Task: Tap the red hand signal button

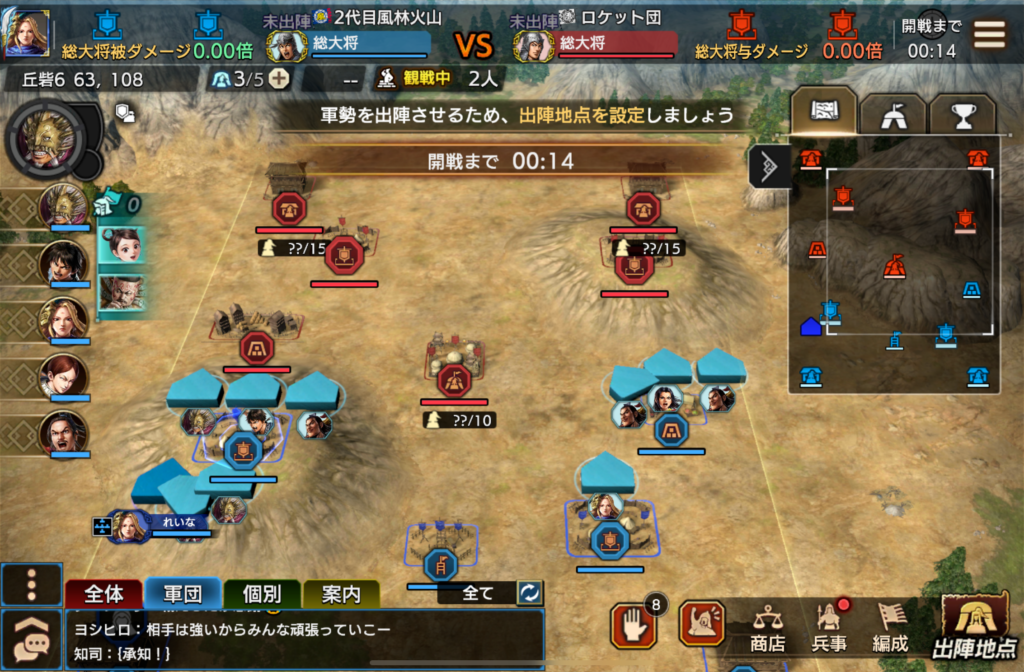Action: click(633, 624)
